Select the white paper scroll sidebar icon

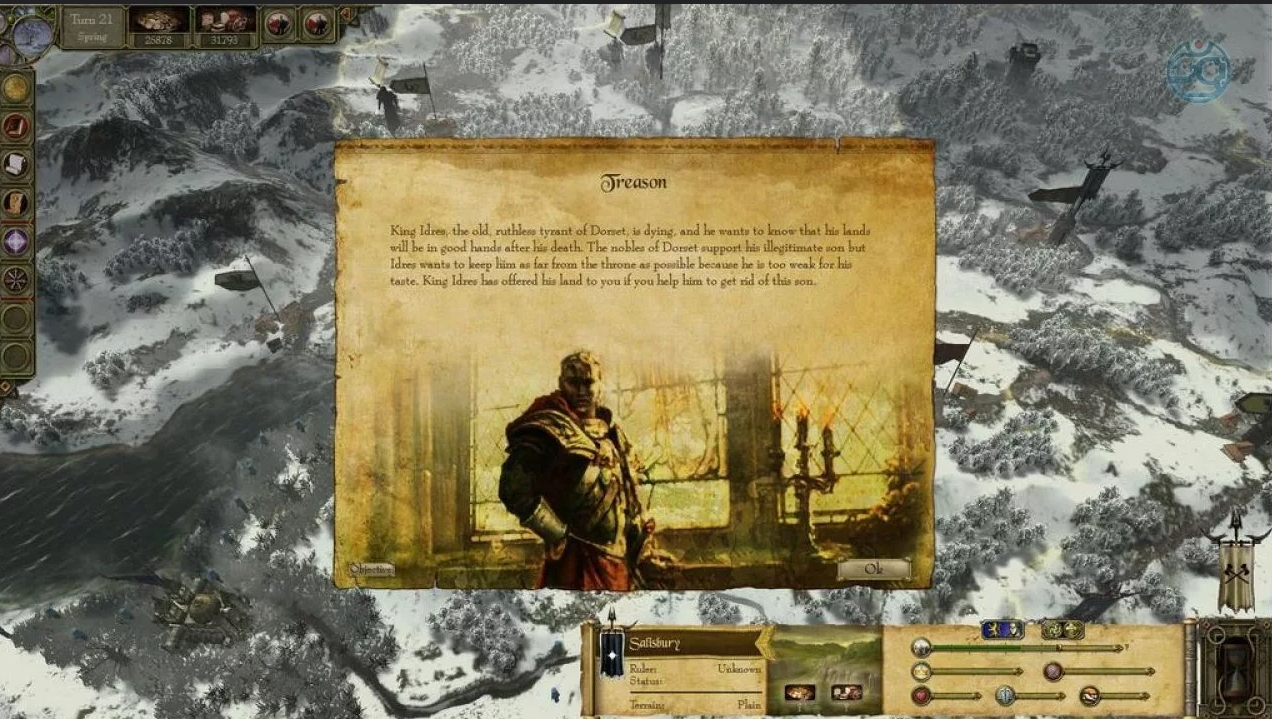click(15, 164)
